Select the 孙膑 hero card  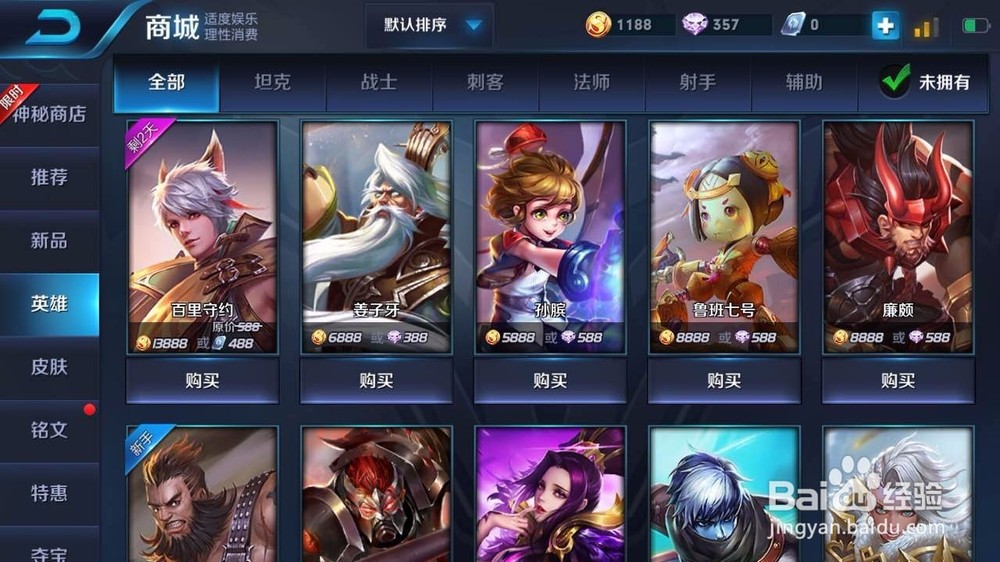pyautogui.click(x=550, y=237)
